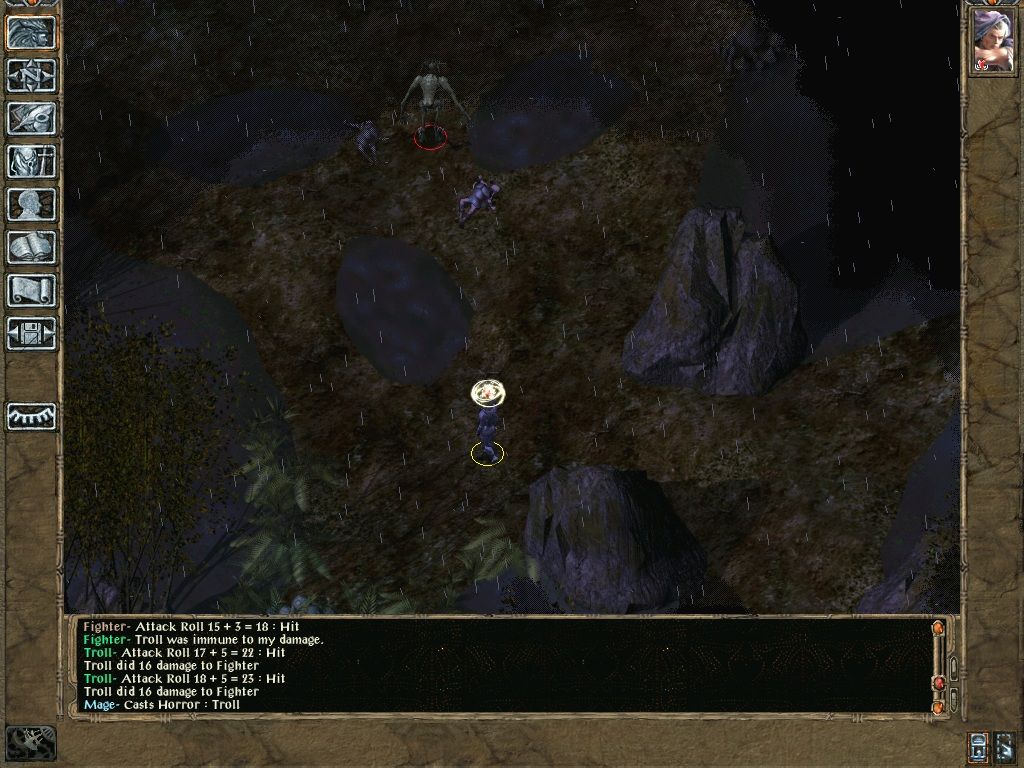Open the options floppy disk button

(31, 333)
